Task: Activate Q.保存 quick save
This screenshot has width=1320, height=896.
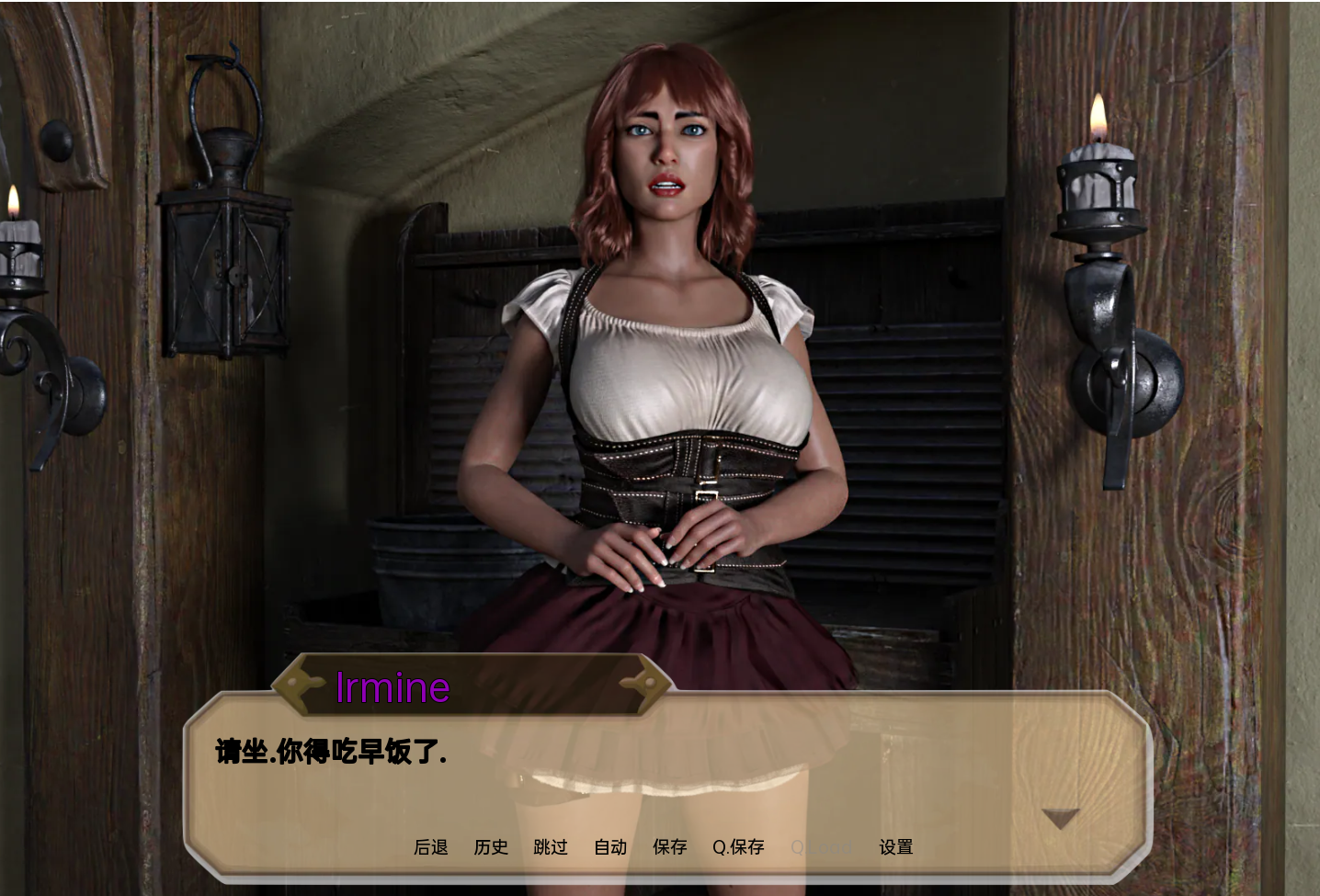Action: (x=738, y=847)
